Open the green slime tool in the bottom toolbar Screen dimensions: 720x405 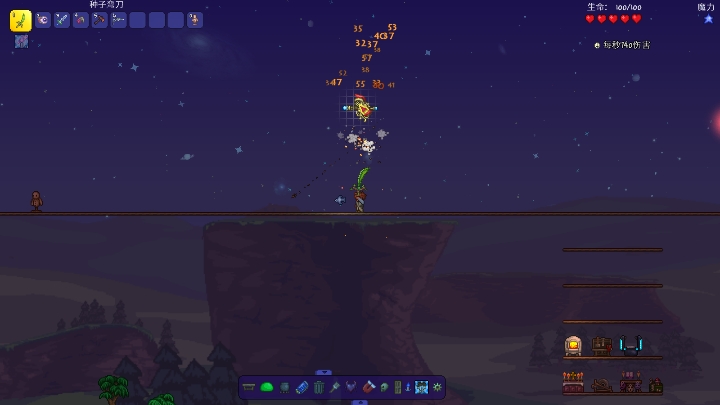pyautogui.click(x=267, y=387)
